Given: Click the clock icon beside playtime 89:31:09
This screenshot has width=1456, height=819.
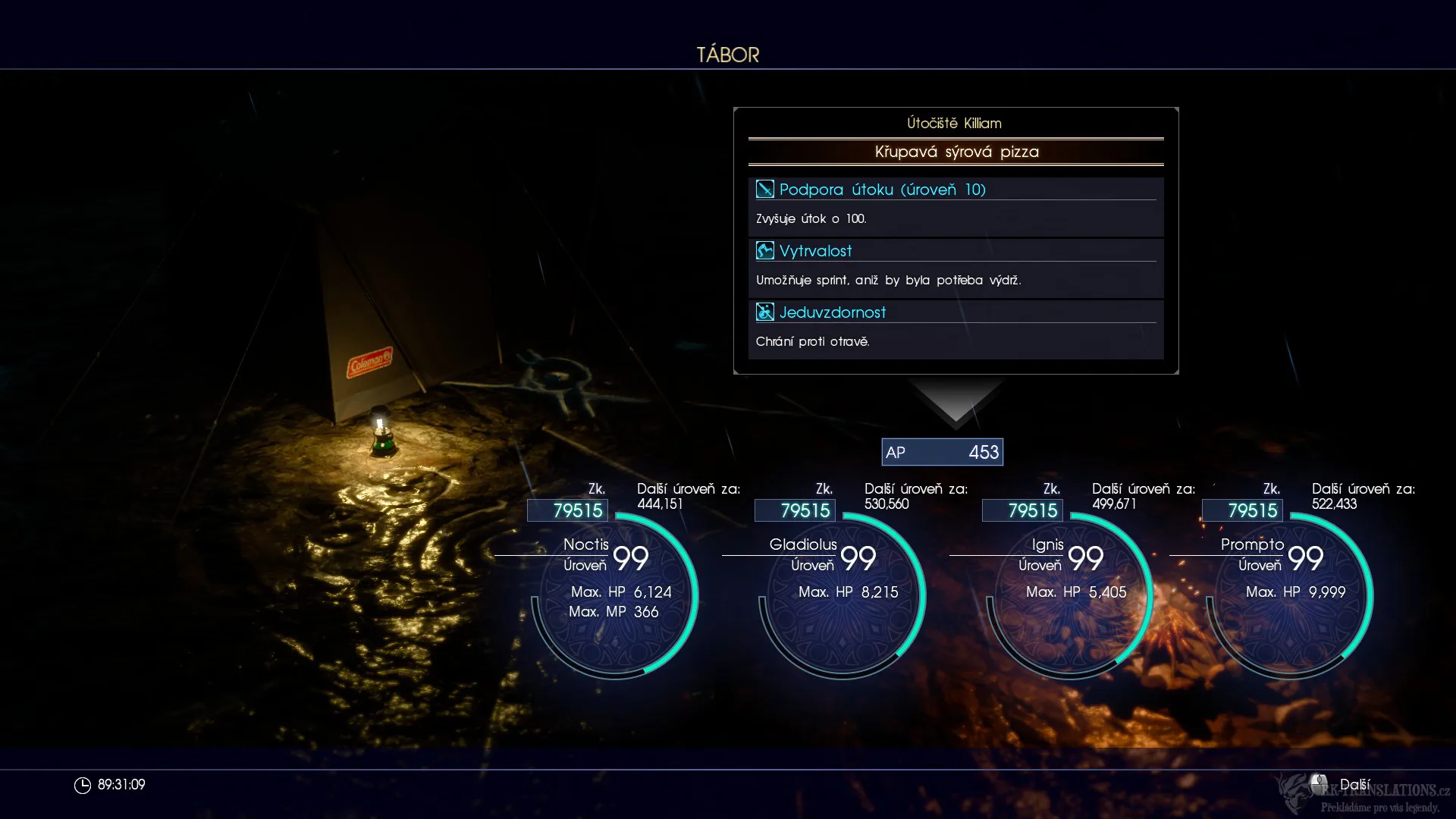Looking at the screenshot, I should pyautogui.click(x=83, y=785).
